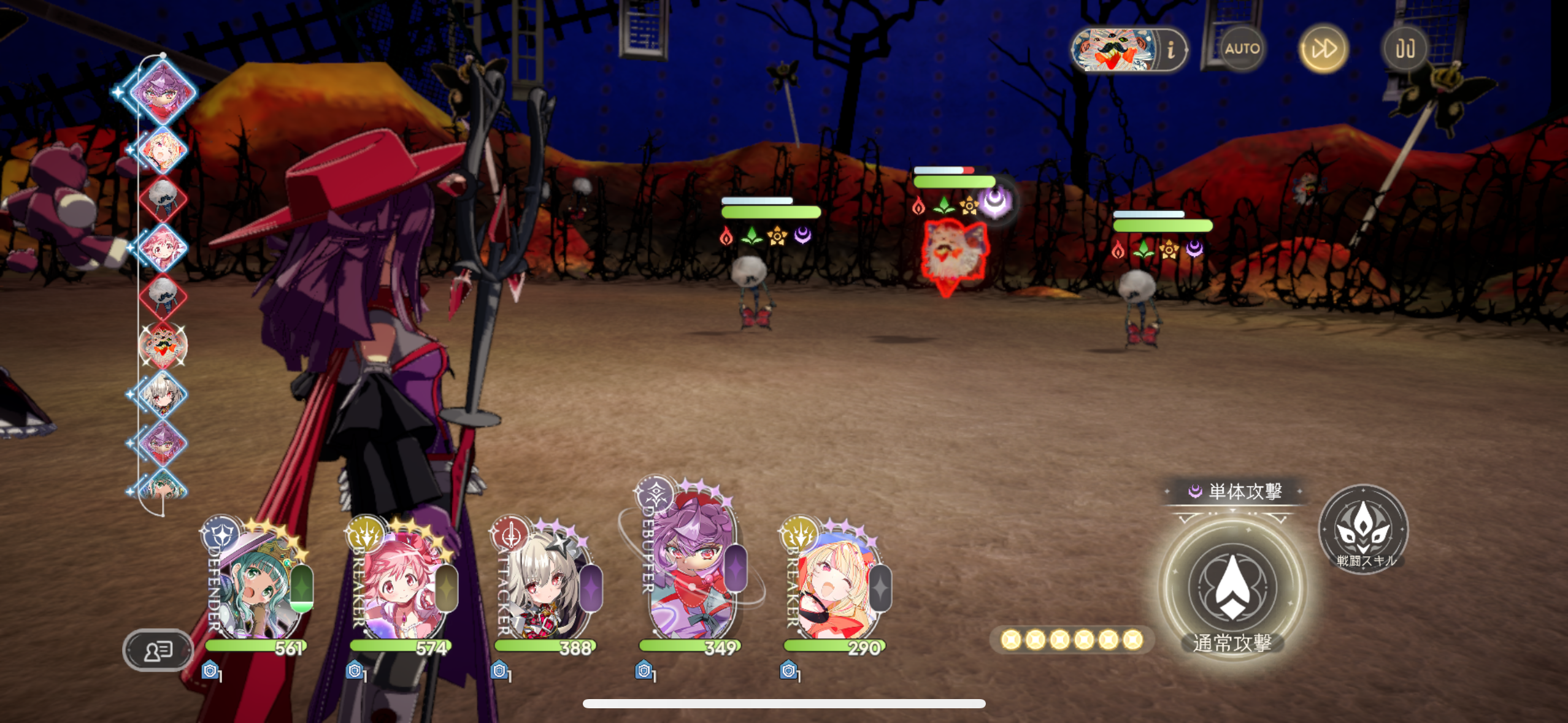Enable fast-forward battle speed

pyautogui.click(x=1325, y=48)
